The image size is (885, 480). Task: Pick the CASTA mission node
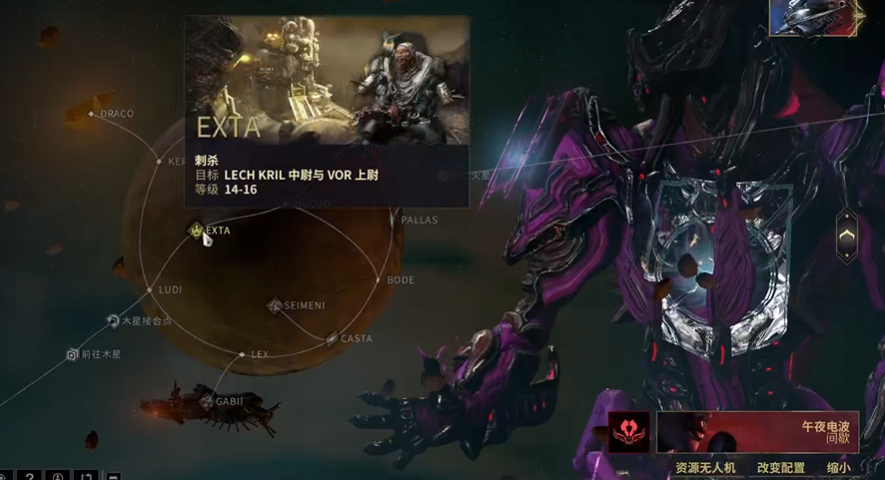point(332,338)
